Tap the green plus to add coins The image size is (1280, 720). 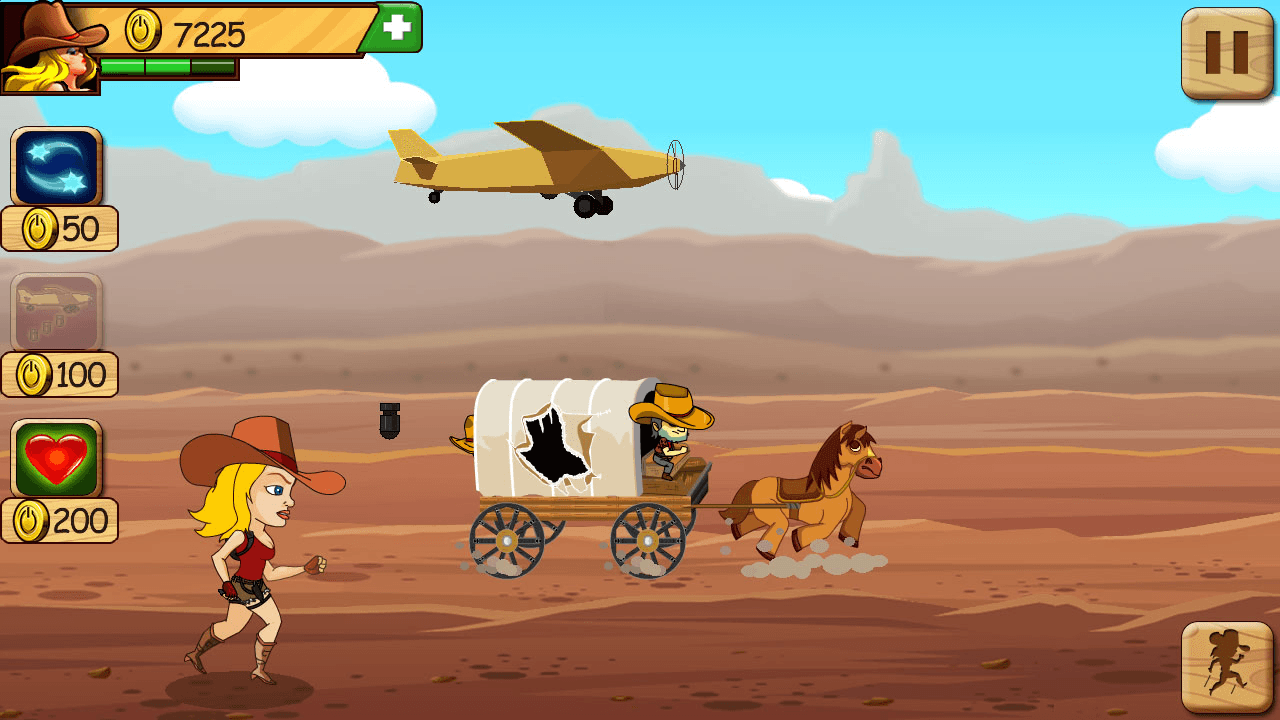coord(397,28)
